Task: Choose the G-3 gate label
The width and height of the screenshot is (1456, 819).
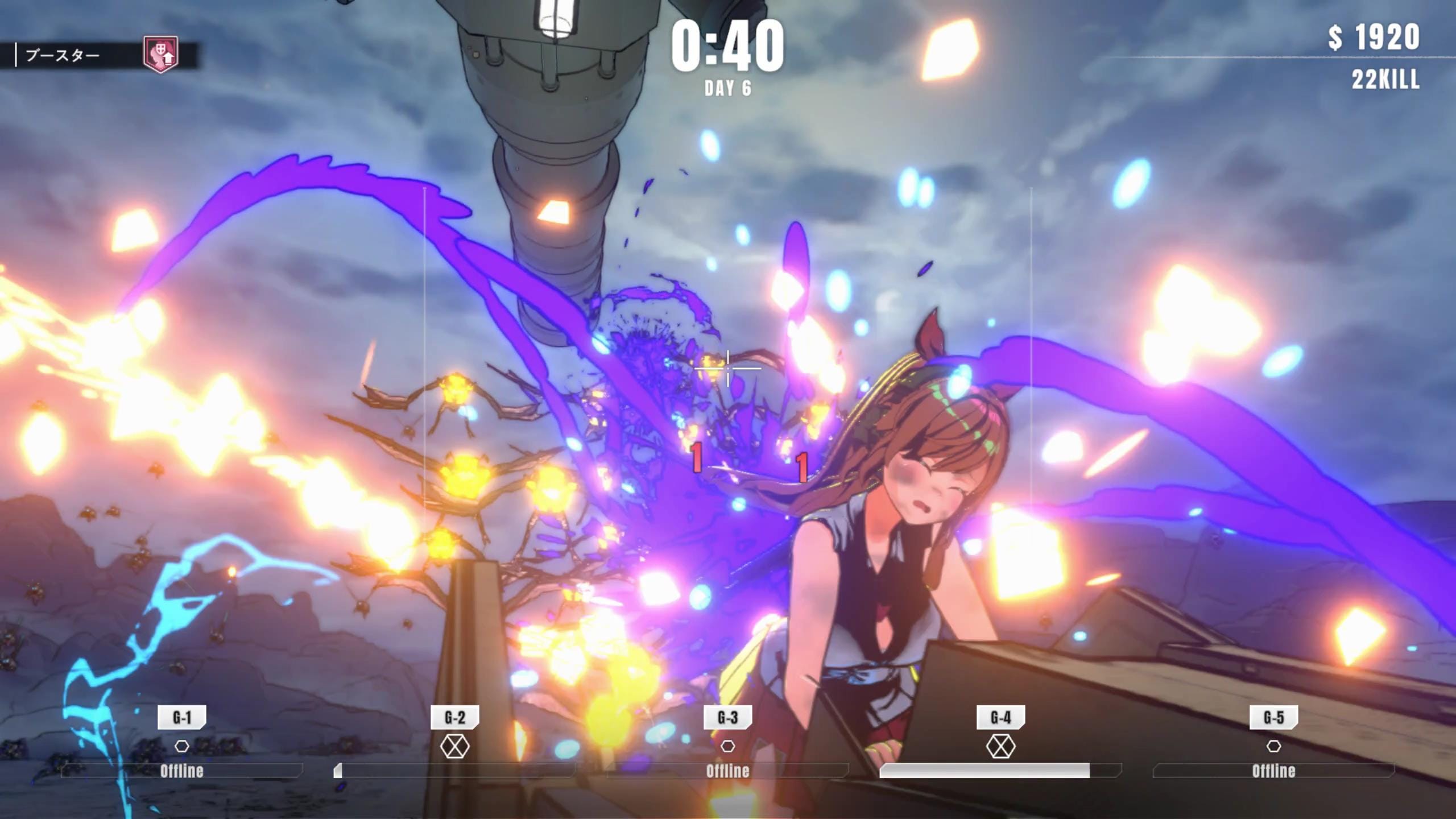Action: pos(727,717)
